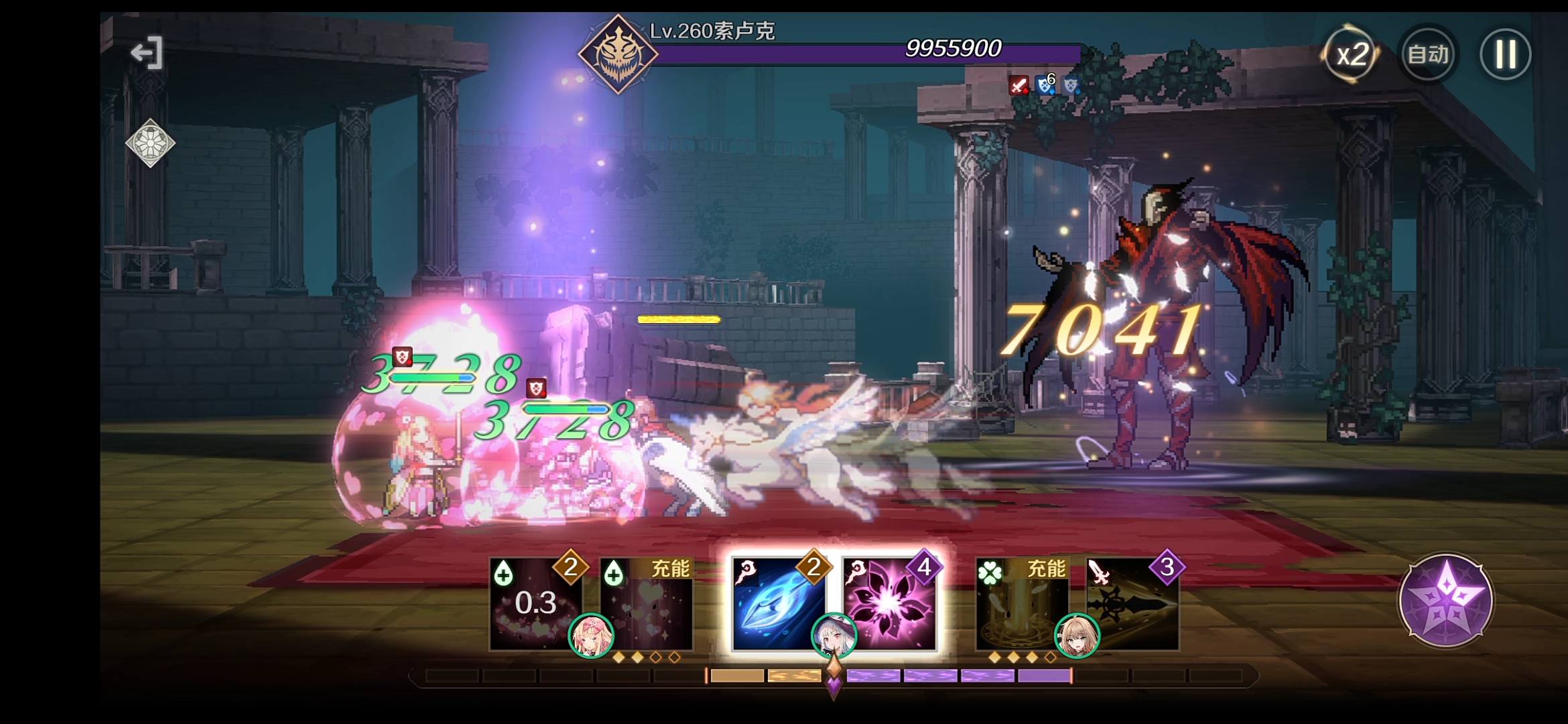The image size is (1568, 724).
Task: Exit the battle via the leave icon
Action: [x=147, y=53]
